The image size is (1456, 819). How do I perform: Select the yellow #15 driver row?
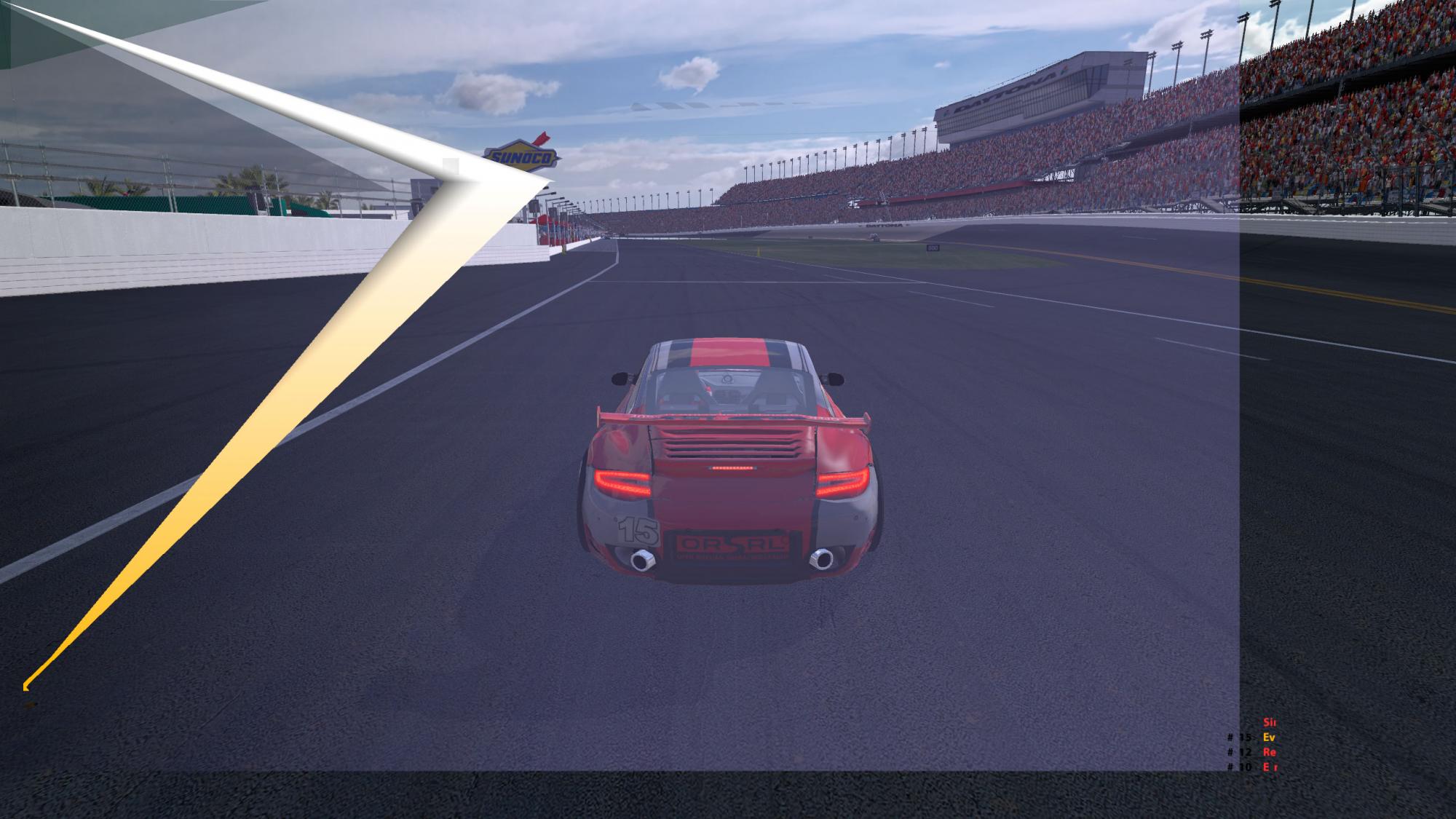1252,737
